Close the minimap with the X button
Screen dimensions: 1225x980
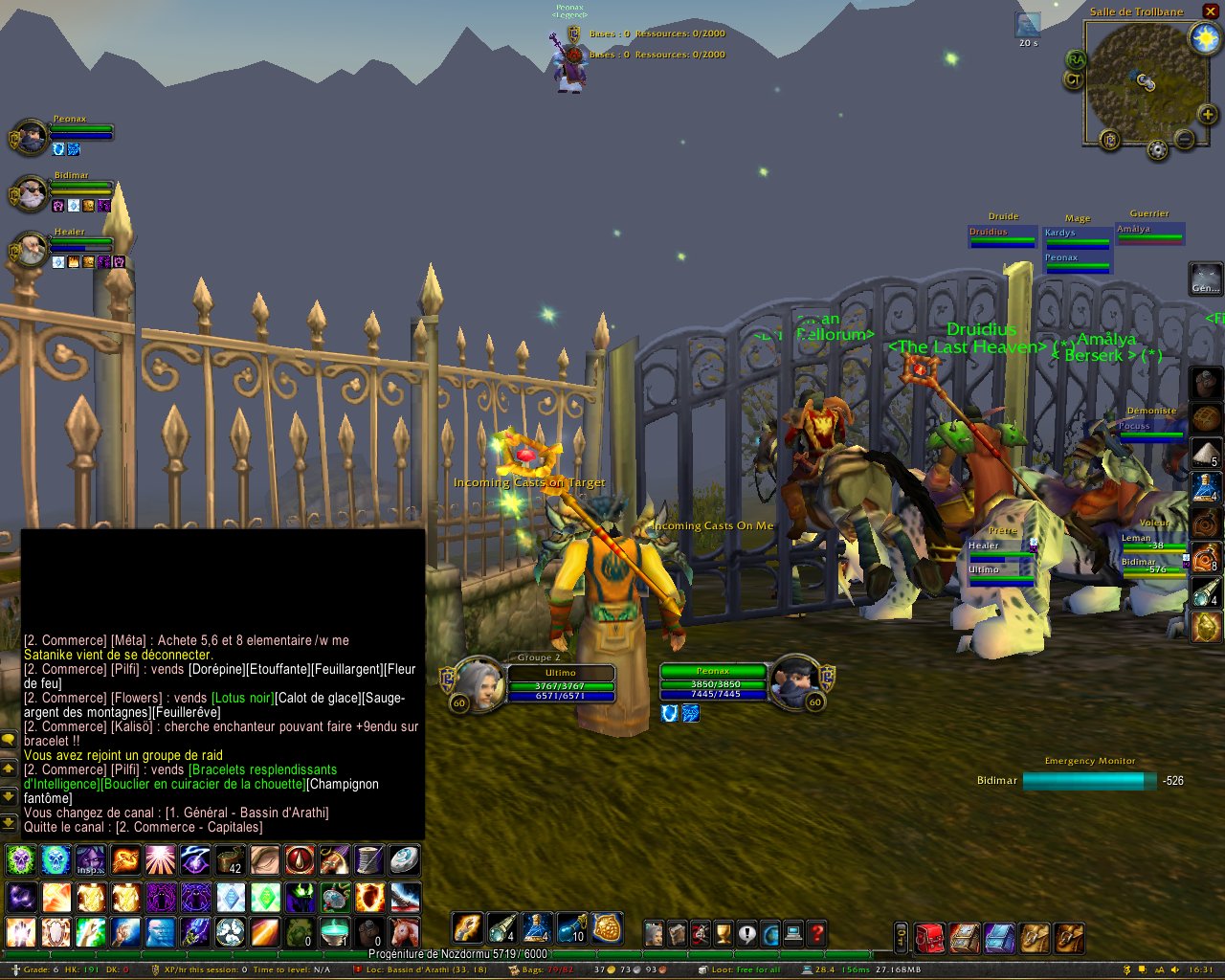pos(1210,11)
